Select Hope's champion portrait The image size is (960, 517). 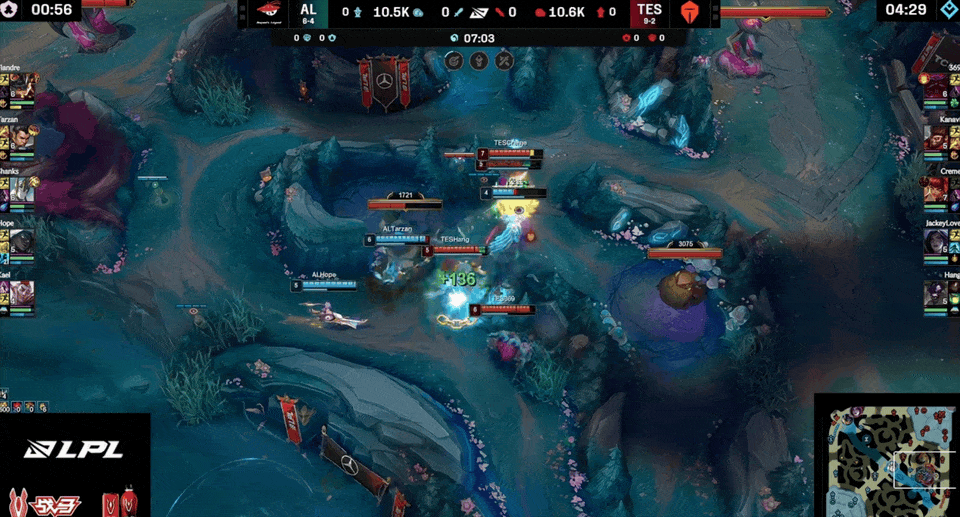click(x=22, y=244)
